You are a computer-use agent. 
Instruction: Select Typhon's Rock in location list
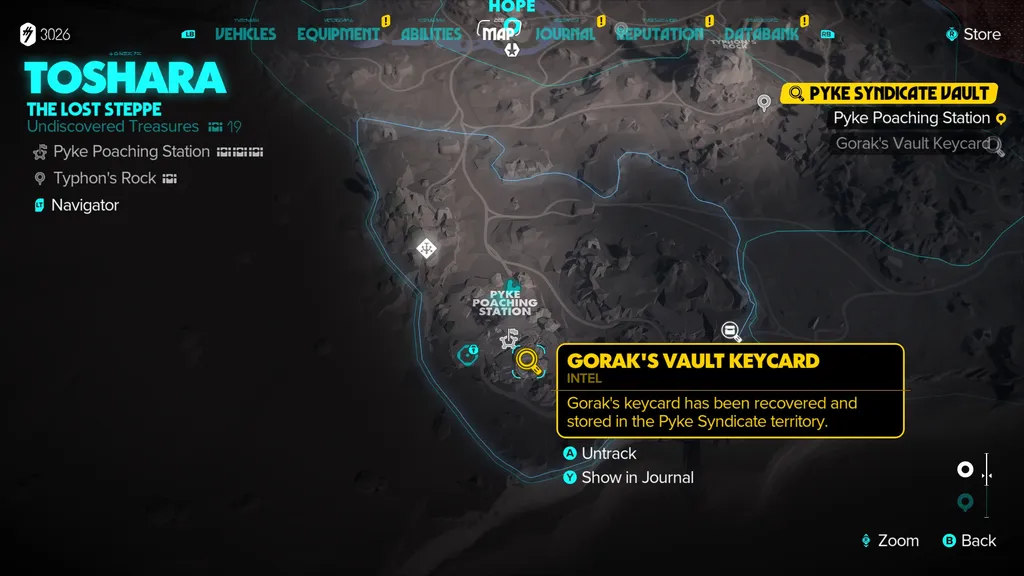[105, 178]
